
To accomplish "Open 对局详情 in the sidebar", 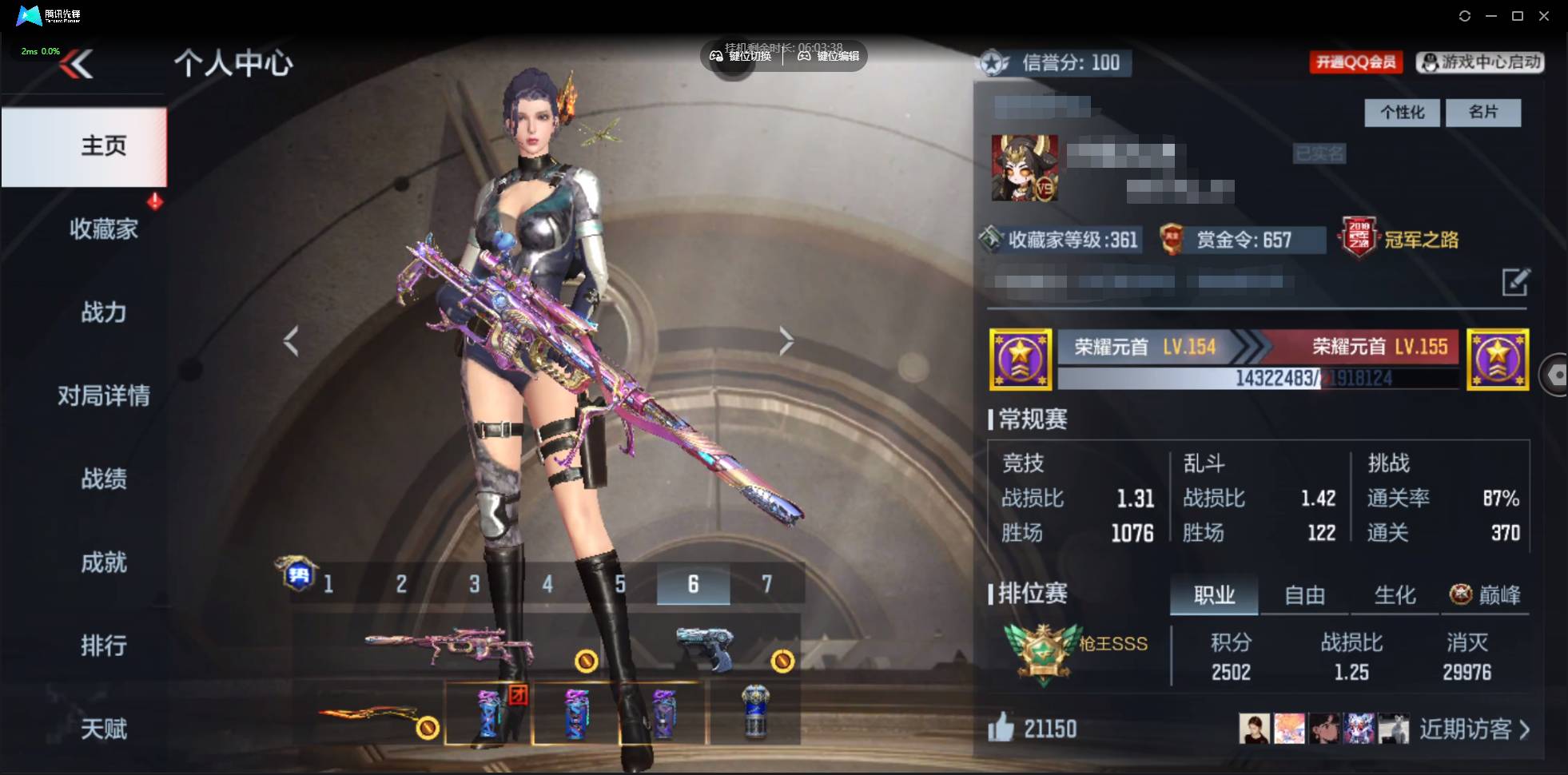I will (x=103, y=395).
